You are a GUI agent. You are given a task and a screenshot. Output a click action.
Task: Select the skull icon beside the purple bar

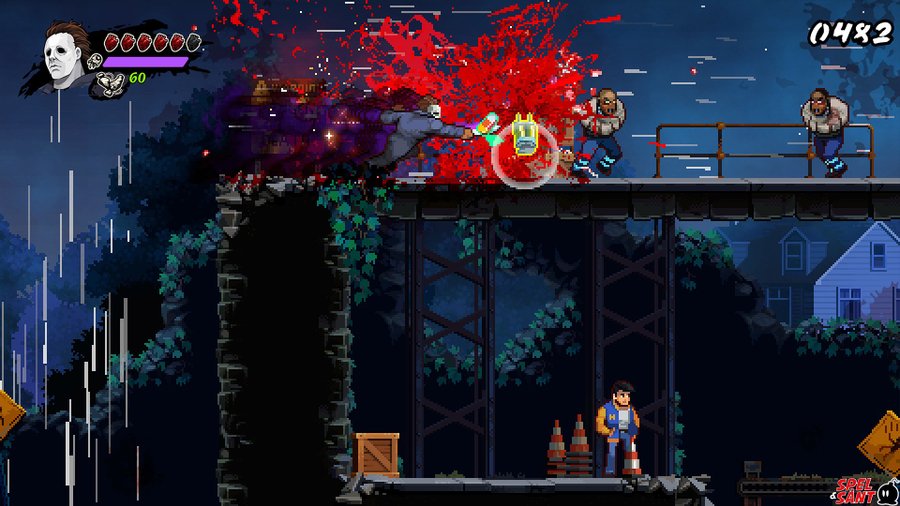(96, 62)
